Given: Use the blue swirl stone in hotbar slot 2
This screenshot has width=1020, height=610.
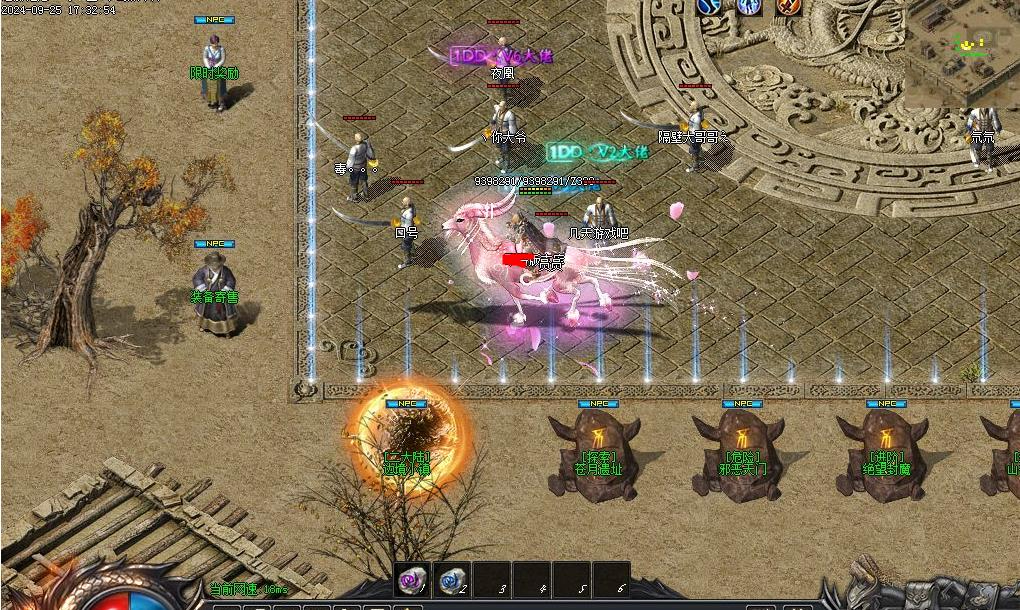Looking at the screenshot, I should 452,580.
